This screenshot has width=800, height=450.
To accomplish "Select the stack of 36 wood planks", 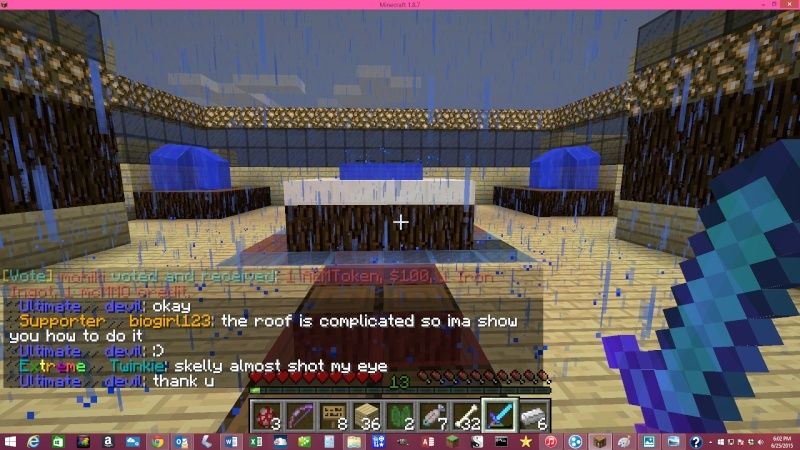I will click(x=366, y=414).
